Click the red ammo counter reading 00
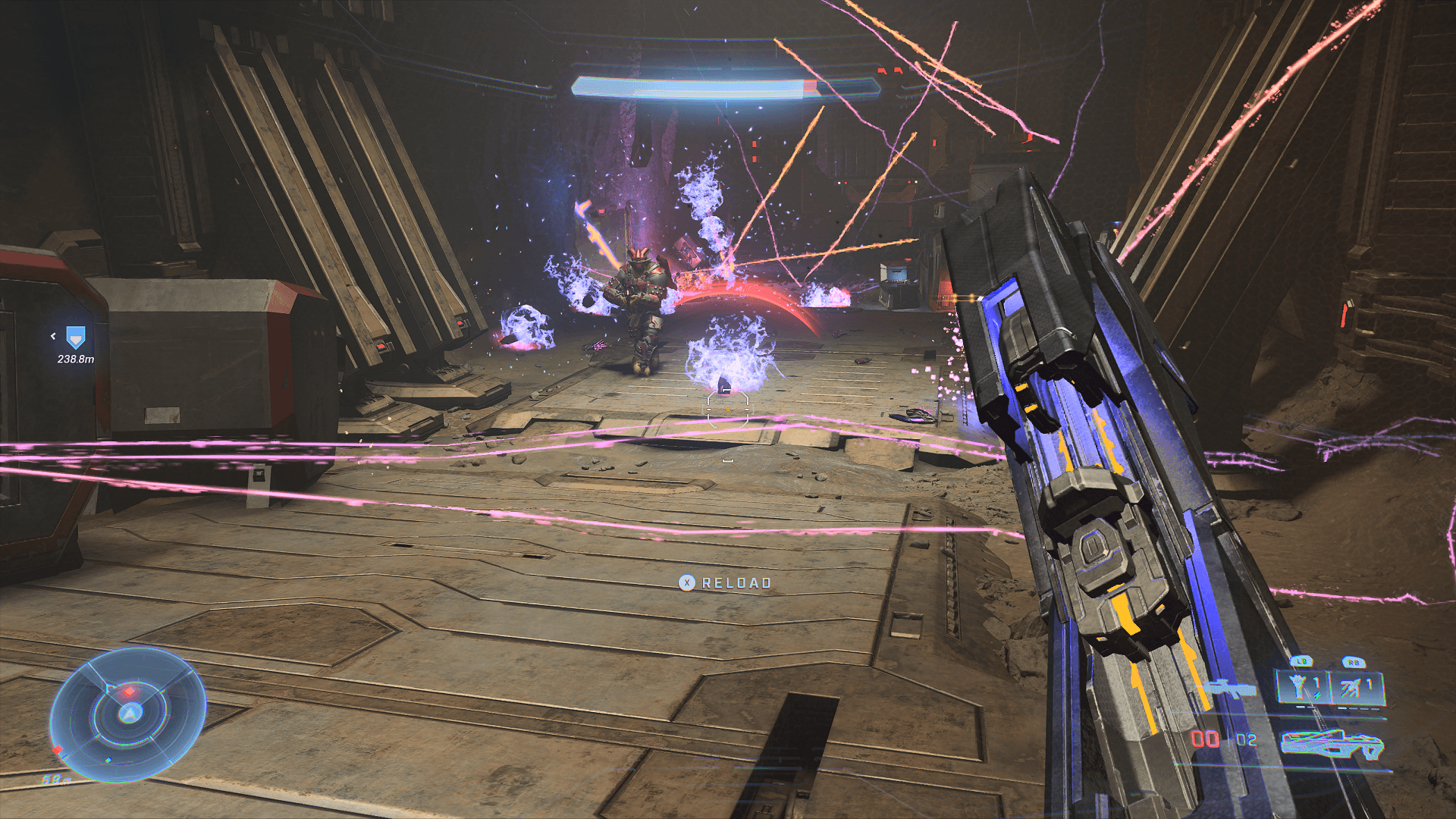Screen dimensions: 1456x819 pyautogui.click(x=1203, y=740)
